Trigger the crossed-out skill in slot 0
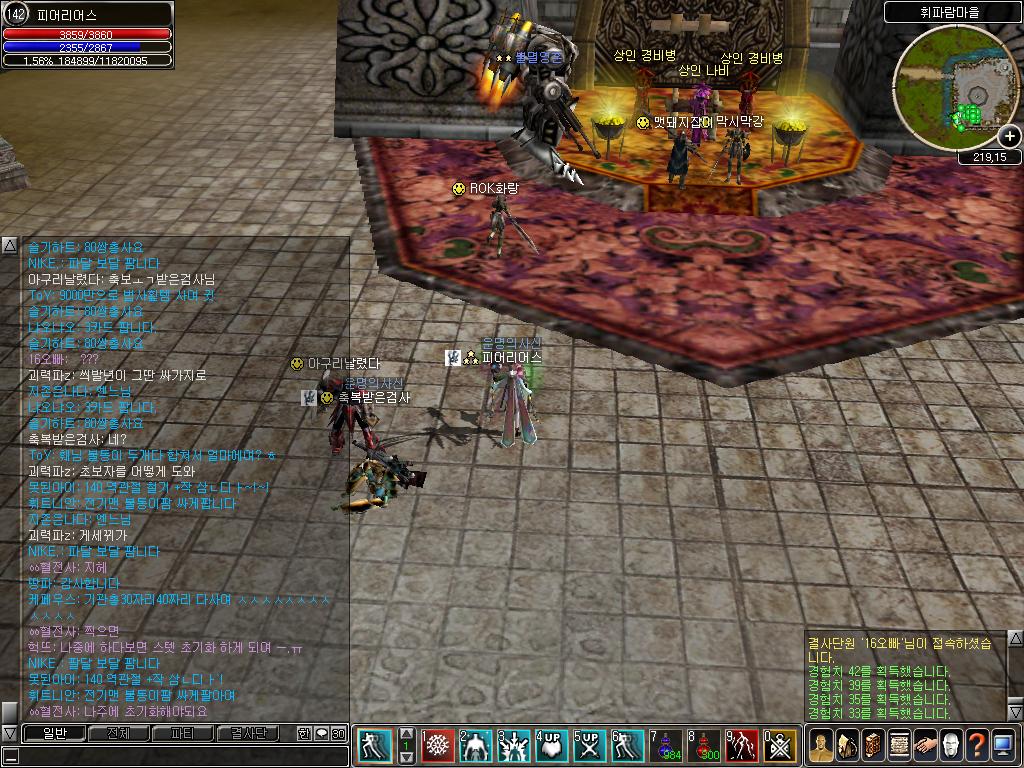This screenshot has height=768, width=1024. tap(780, 746)
